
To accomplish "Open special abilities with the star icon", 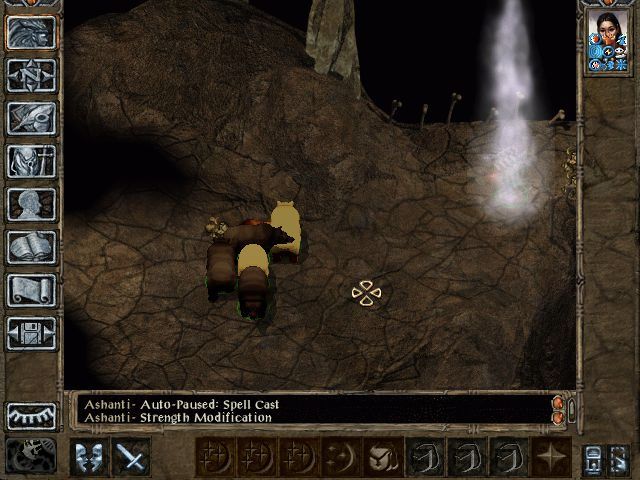I will pos(551,456).
